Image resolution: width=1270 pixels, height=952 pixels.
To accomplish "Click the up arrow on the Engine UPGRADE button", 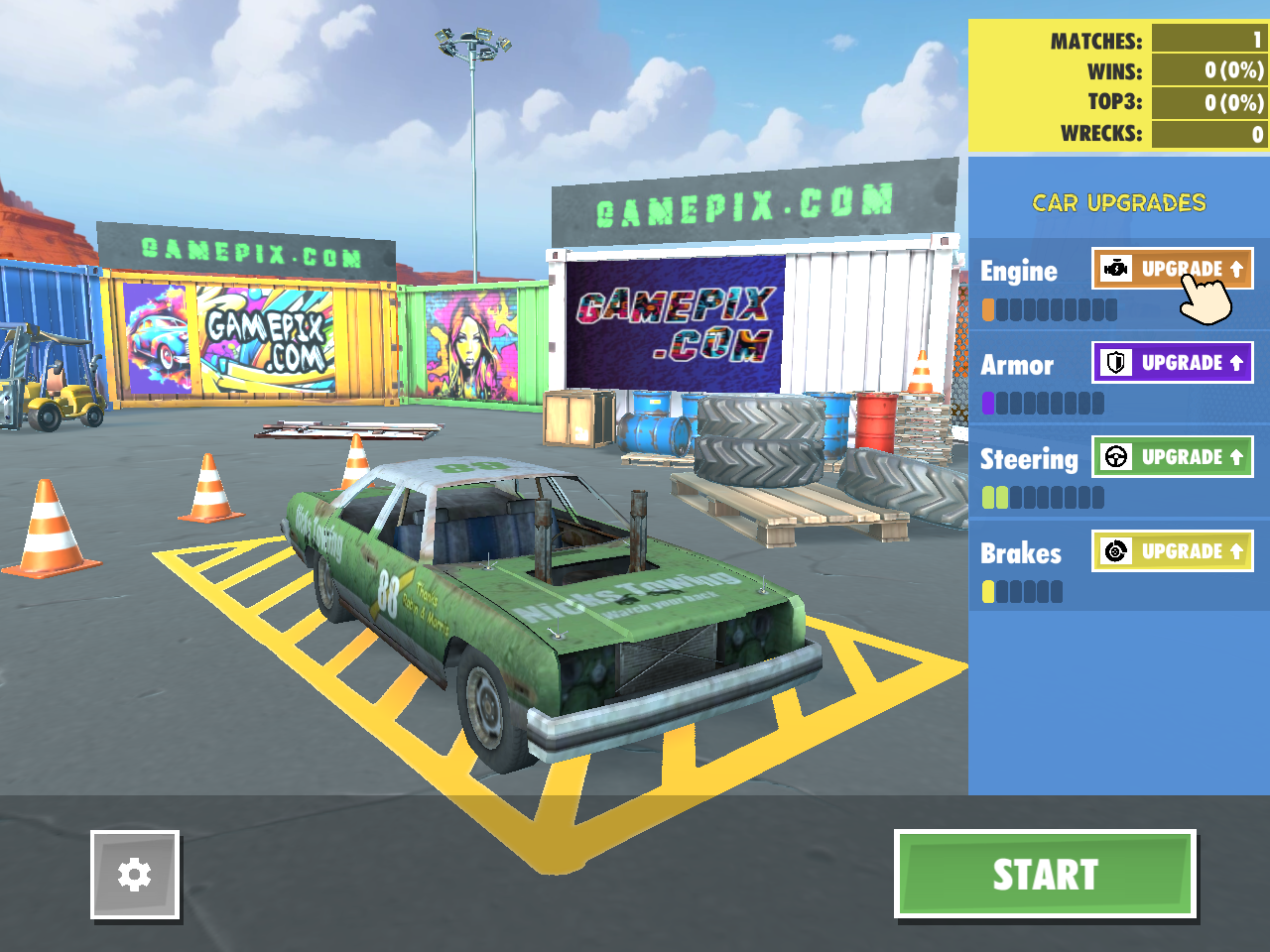I will 1234,268.
